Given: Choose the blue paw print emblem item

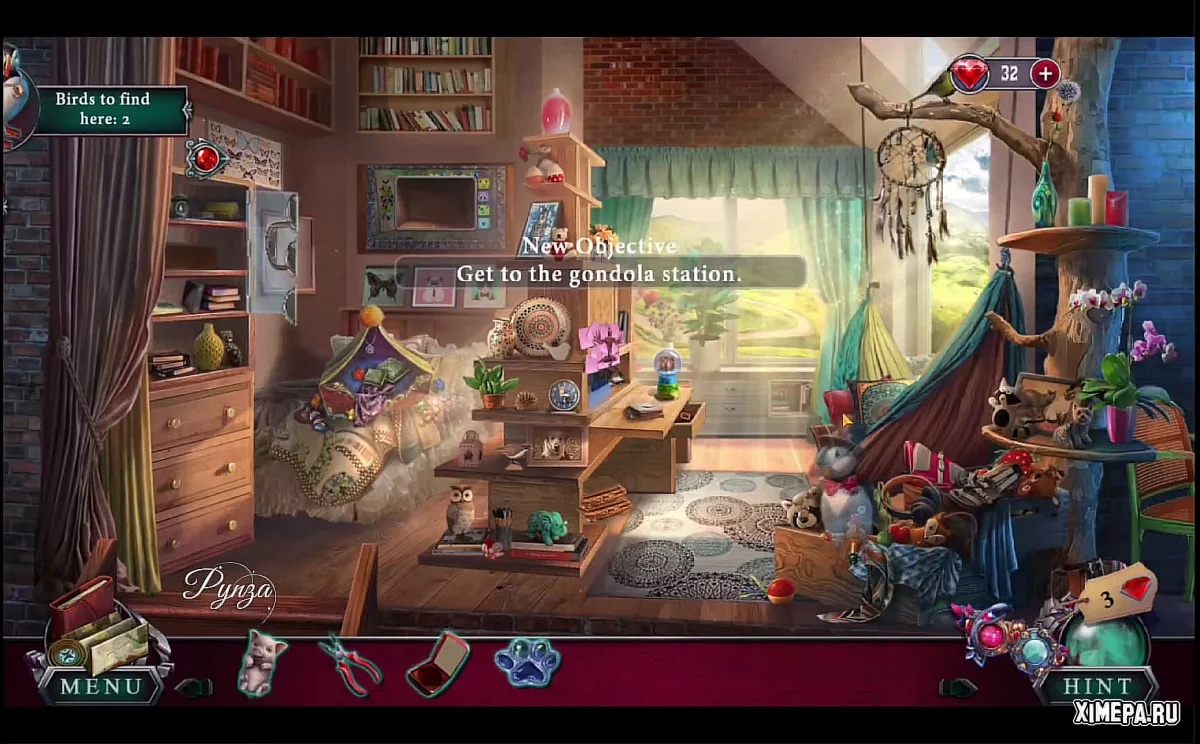Looking at the screenshot, I should [526, 662].
